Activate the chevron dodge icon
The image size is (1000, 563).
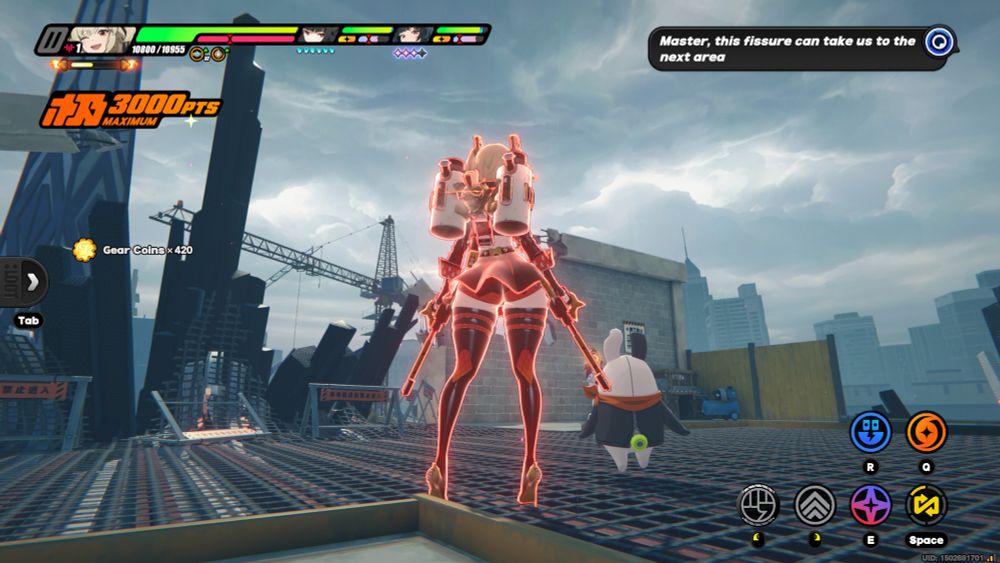(x=815, y=505)
